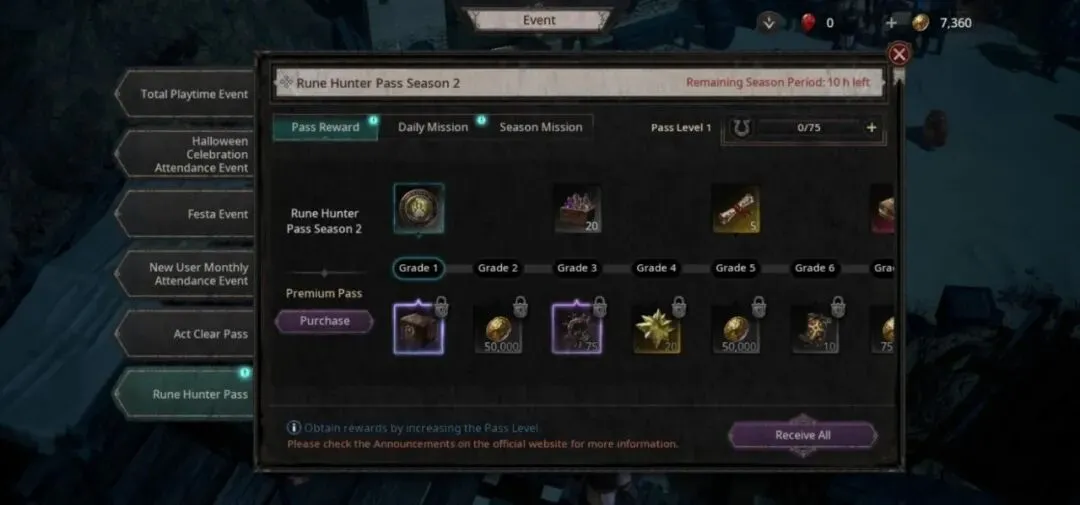This screenshot has width=1080, height=505.
Task: Choose New User Monthly Attendance Event
Action: [x=195, y=274]
